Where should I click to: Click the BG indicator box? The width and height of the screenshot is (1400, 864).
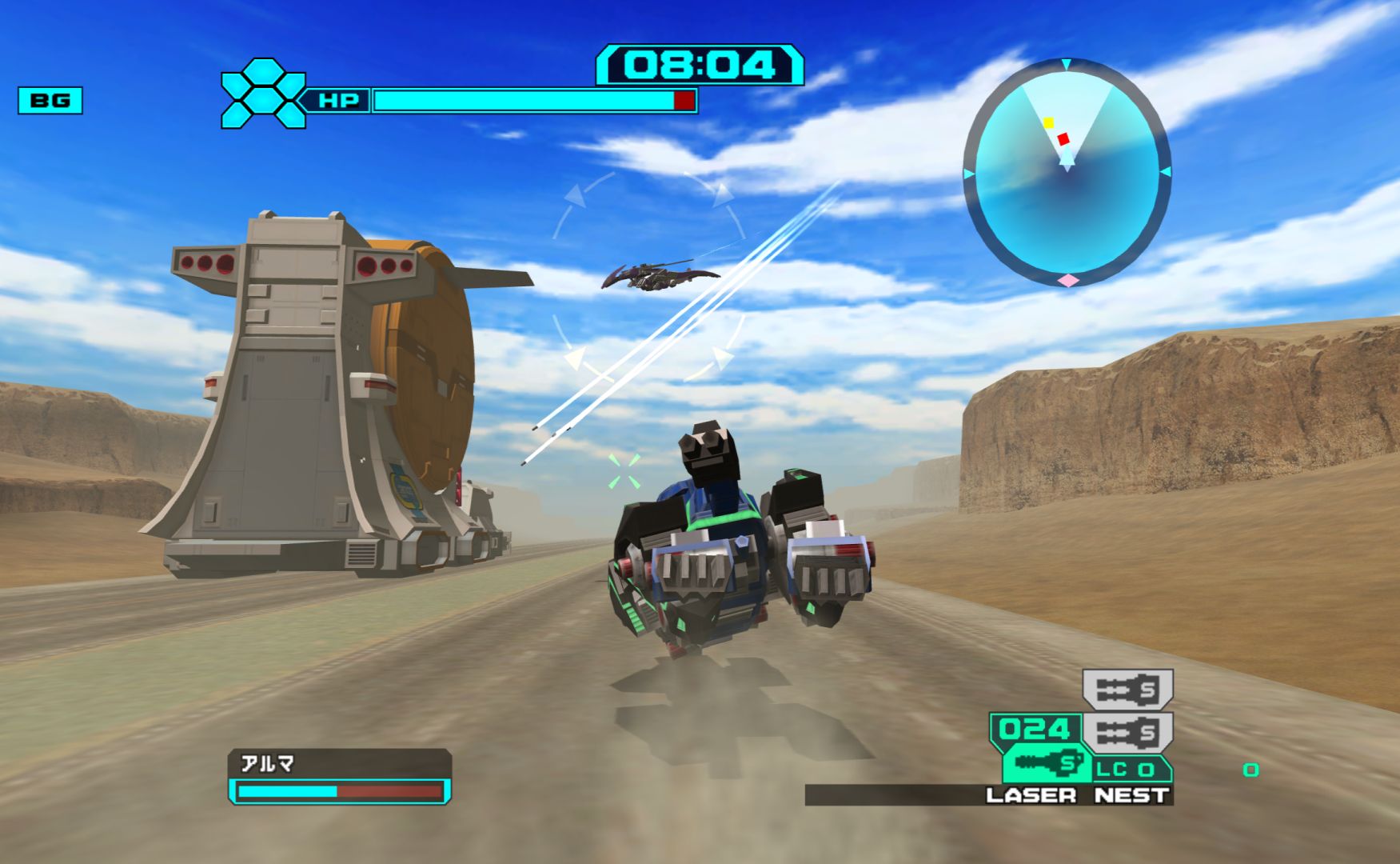point(50,100)
